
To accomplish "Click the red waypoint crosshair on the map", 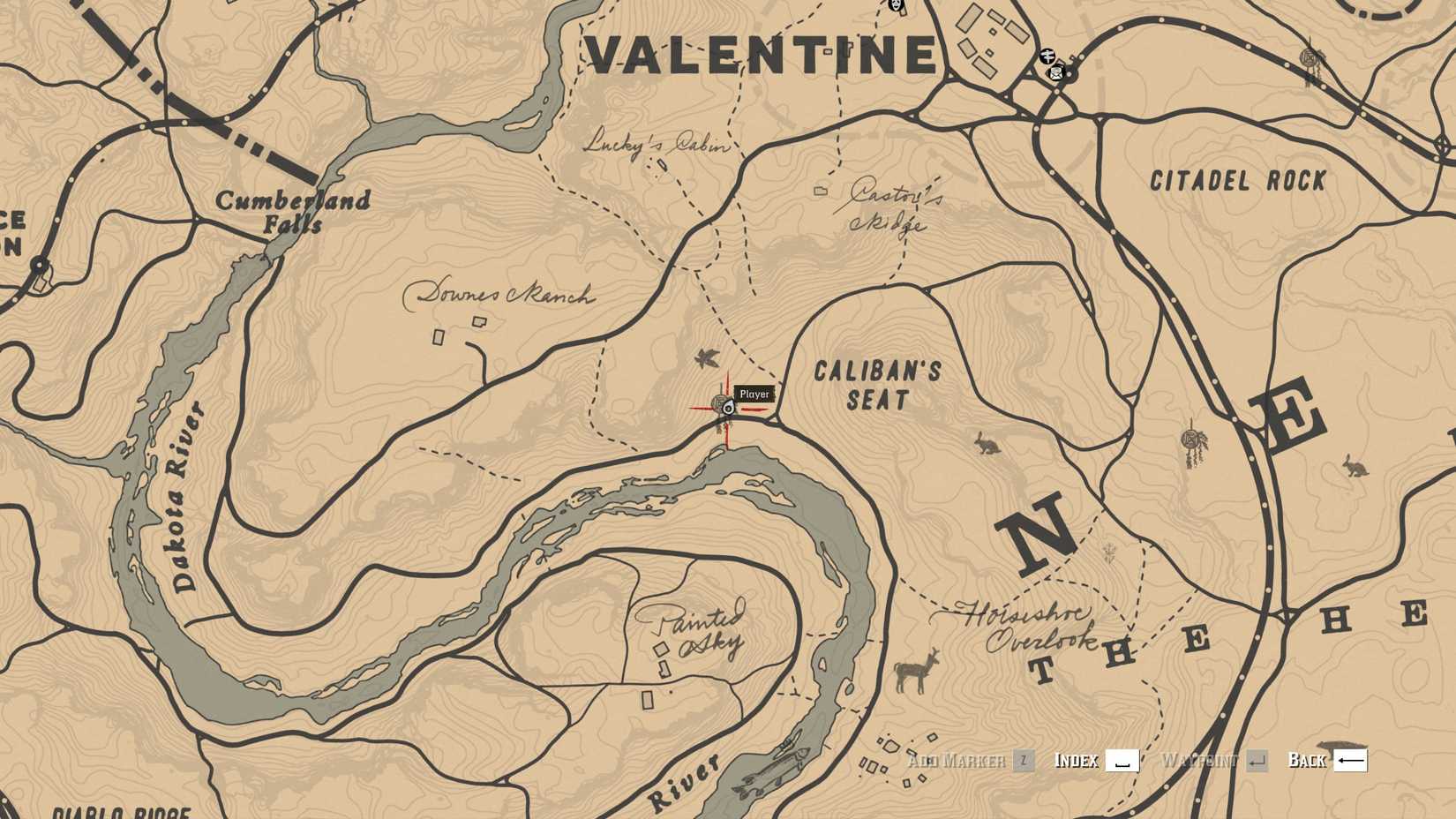I will point(725,409).
